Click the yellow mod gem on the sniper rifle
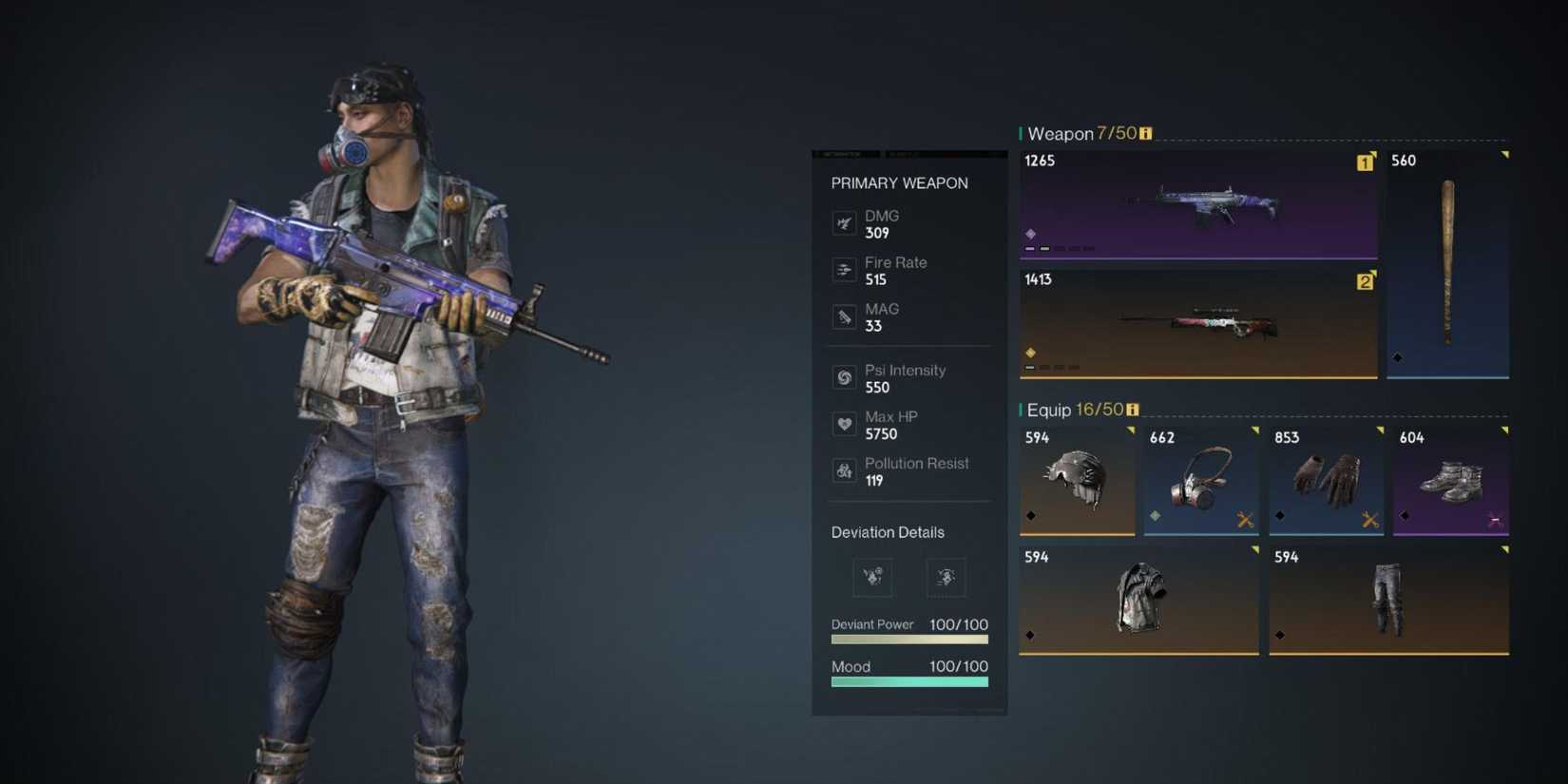 click(1029, 352)
